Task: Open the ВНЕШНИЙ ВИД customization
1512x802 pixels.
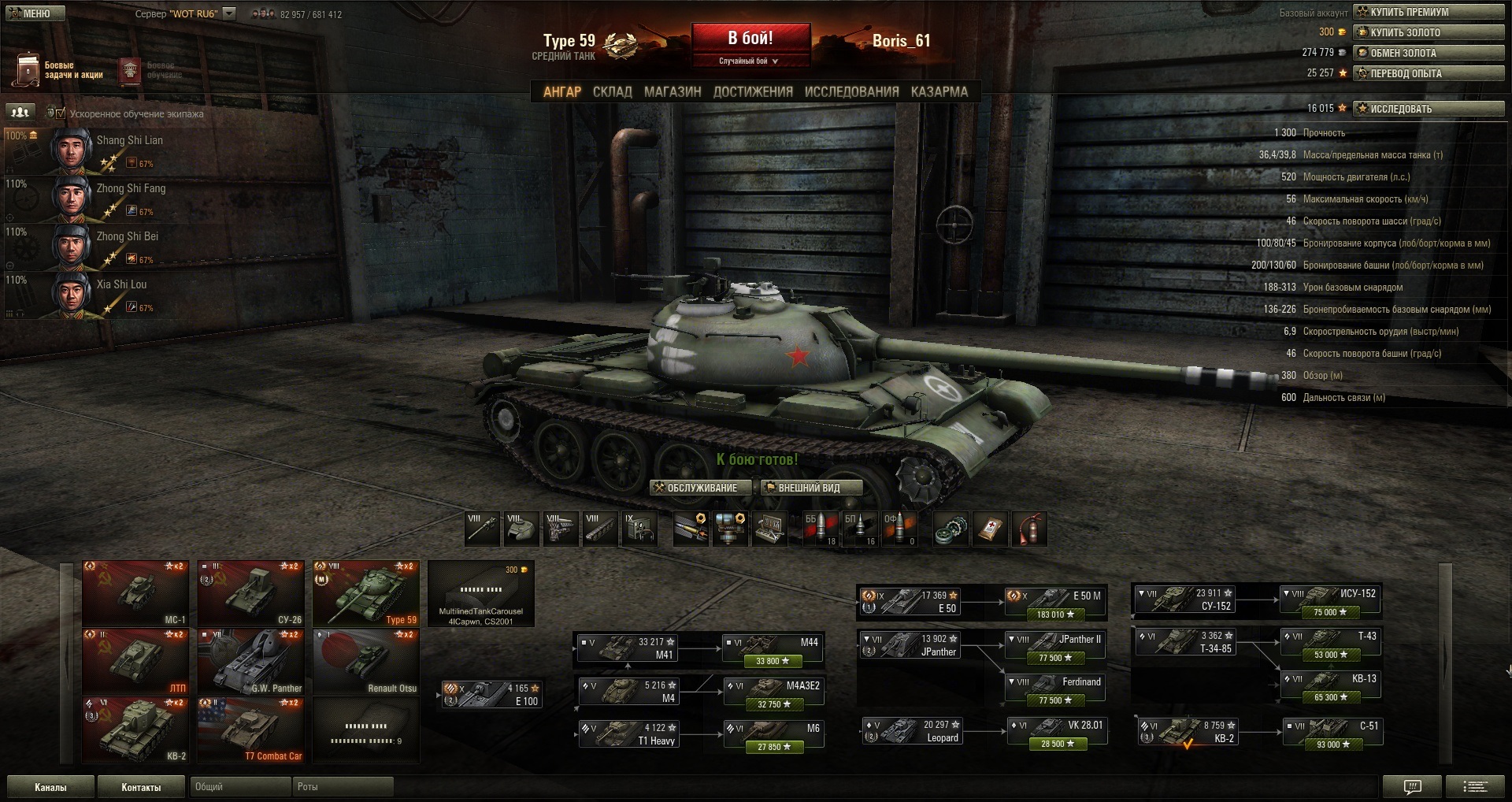Action: [811, 488]
